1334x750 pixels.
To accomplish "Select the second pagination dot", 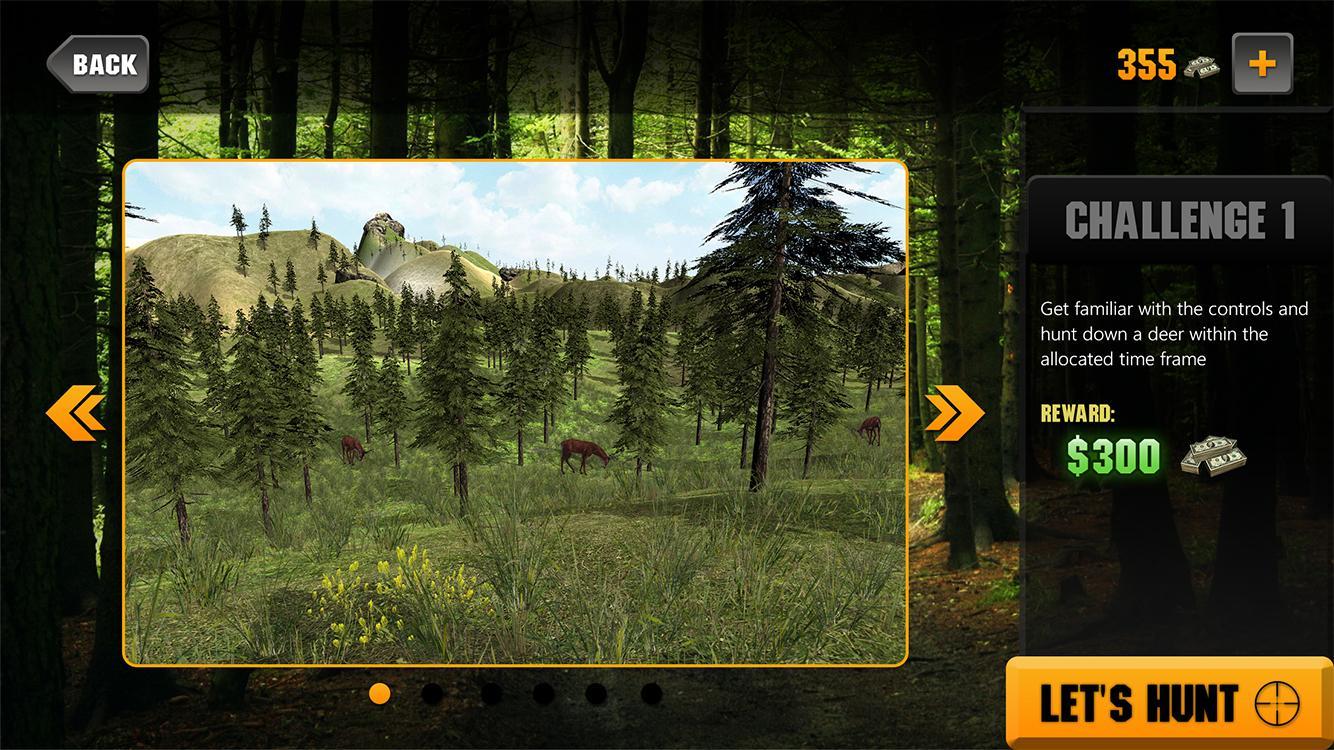I will point(434,692).
